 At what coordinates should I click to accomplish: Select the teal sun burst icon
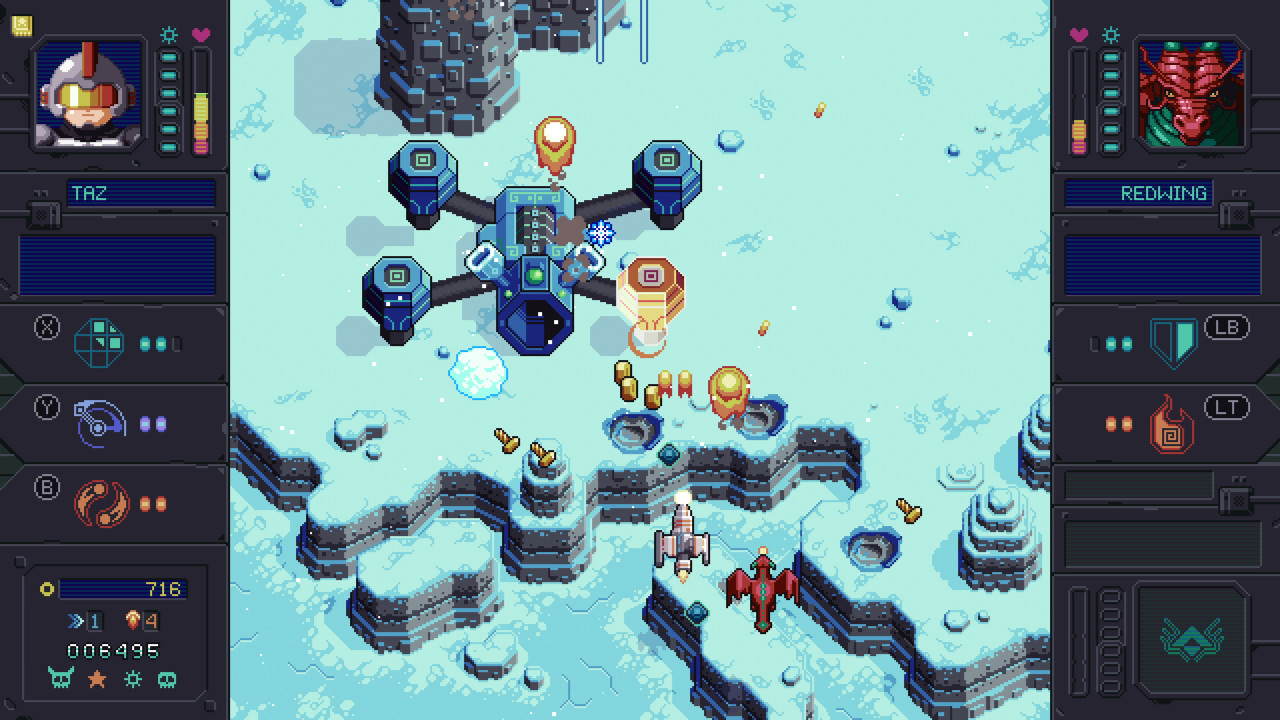coord(133,678)
